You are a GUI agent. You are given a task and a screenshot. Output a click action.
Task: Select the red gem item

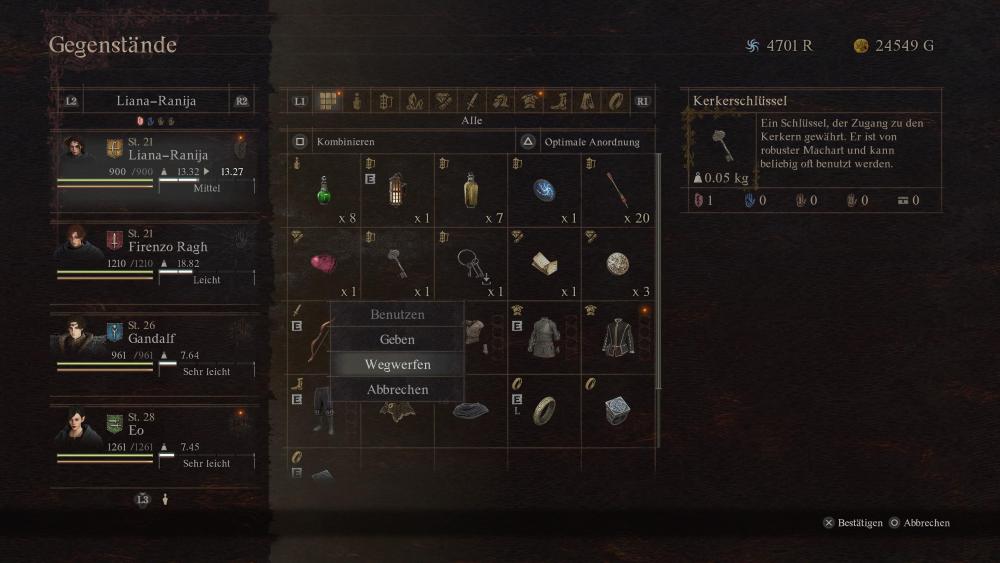coord(324,264)
